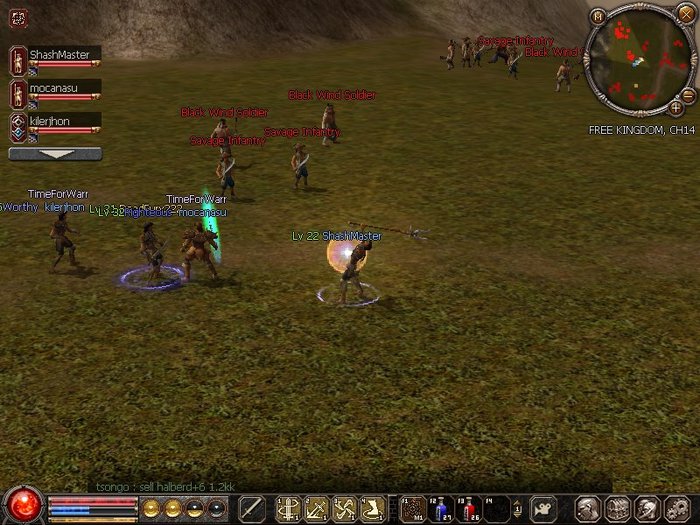
Task: Close the minimap with X button
Action: pyautogui.click(x=687, y=16)
